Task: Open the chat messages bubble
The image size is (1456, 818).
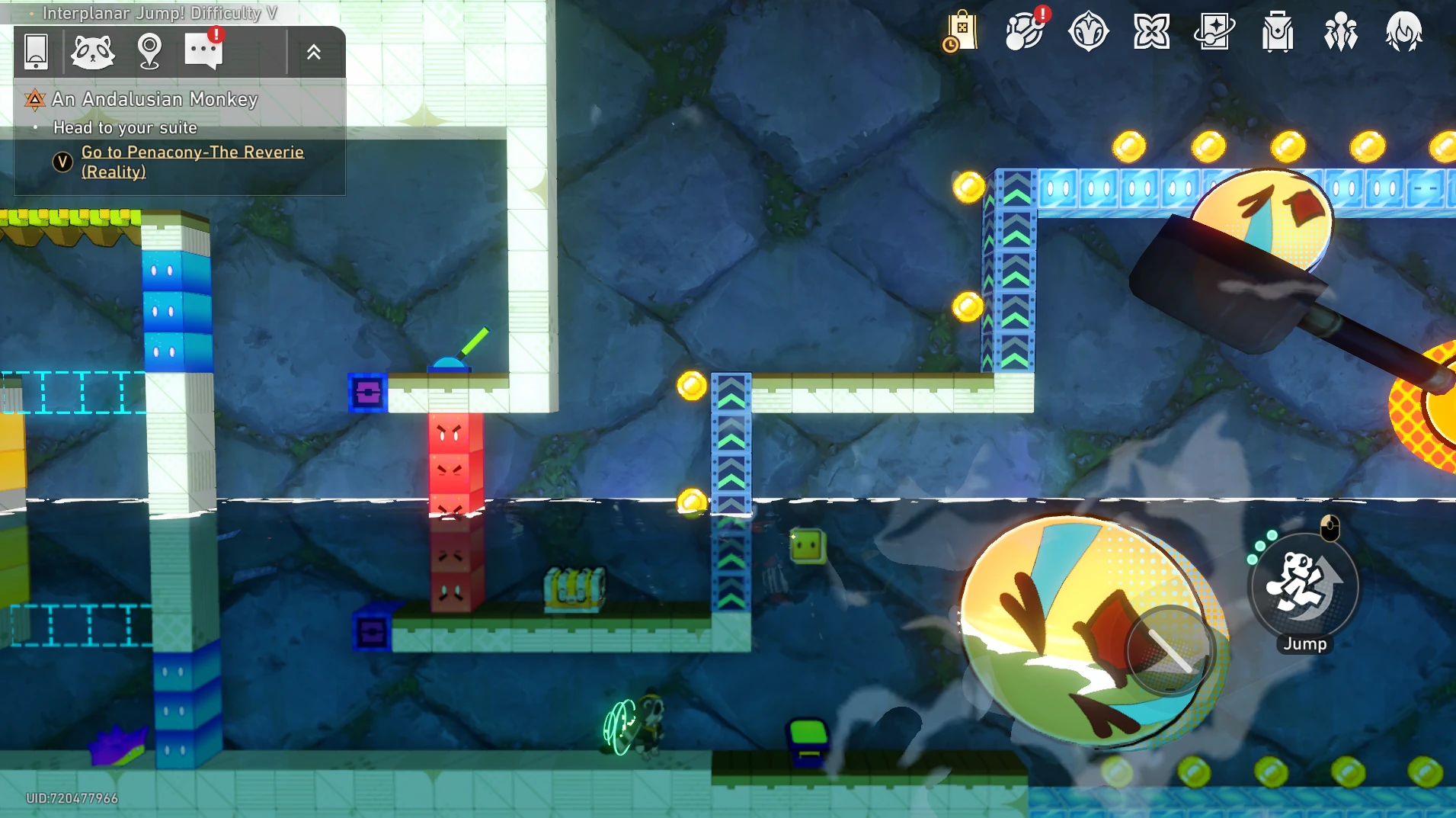Action: click(x=203, y=51)
